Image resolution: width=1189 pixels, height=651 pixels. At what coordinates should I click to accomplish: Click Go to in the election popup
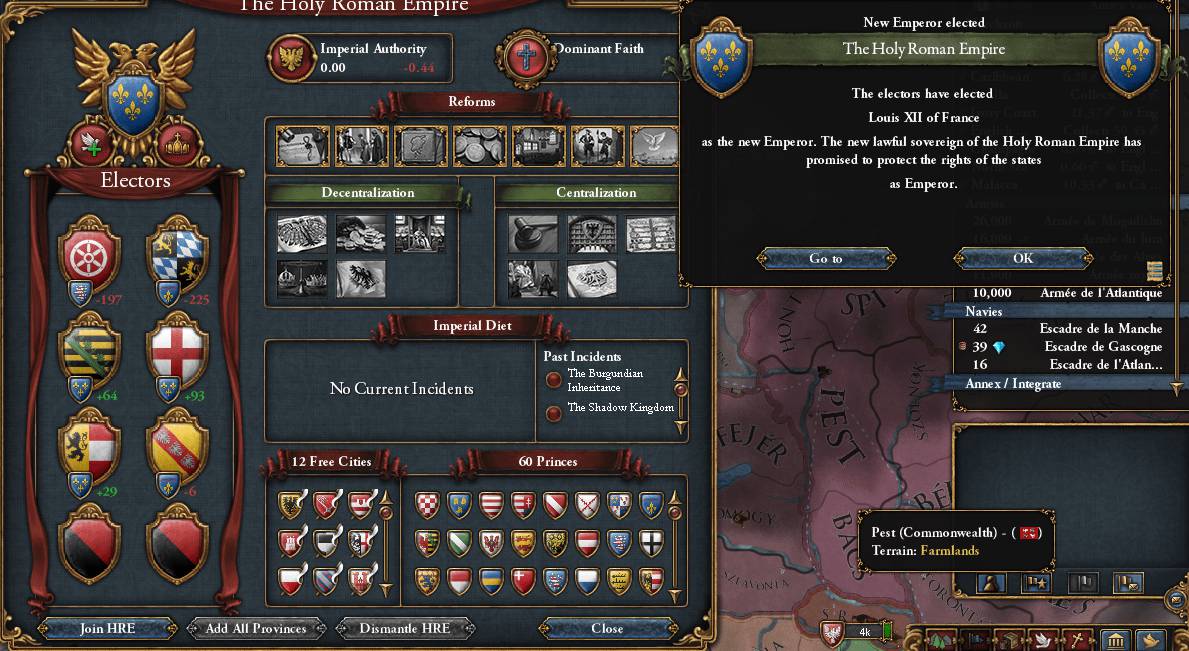coord(825,258)
